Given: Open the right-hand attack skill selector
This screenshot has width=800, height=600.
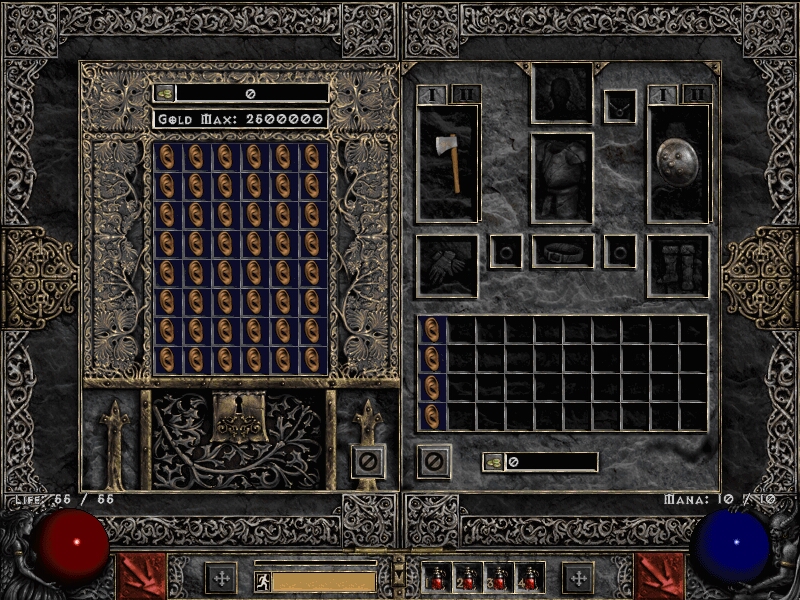Looking at the screenshot, I should 660,576.
